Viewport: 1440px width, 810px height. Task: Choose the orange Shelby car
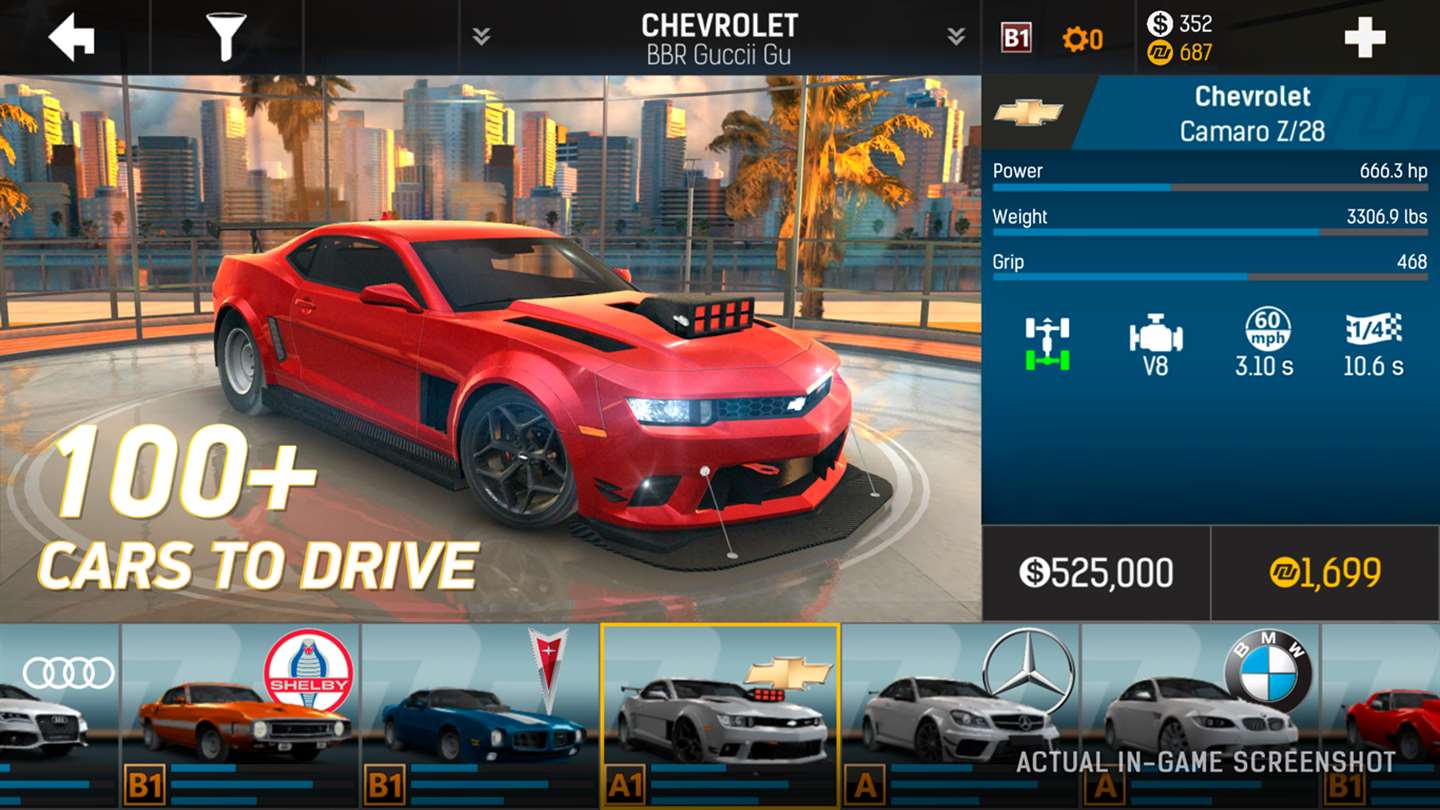(x=240, y=714)
